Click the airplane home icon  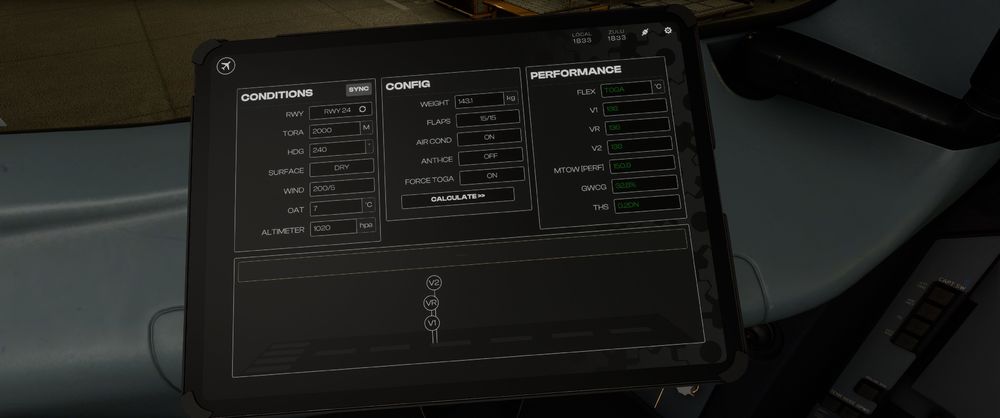click(225, 66)
